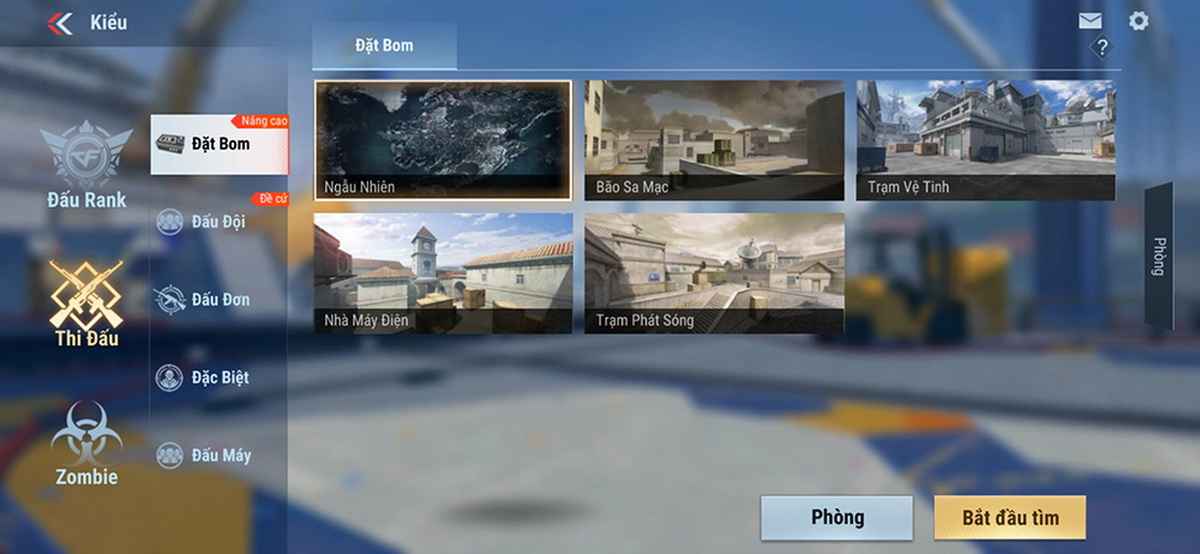Select the Ngẫu Nhiên random map
Screen dimensions: 1200x554
click(443, 140)
